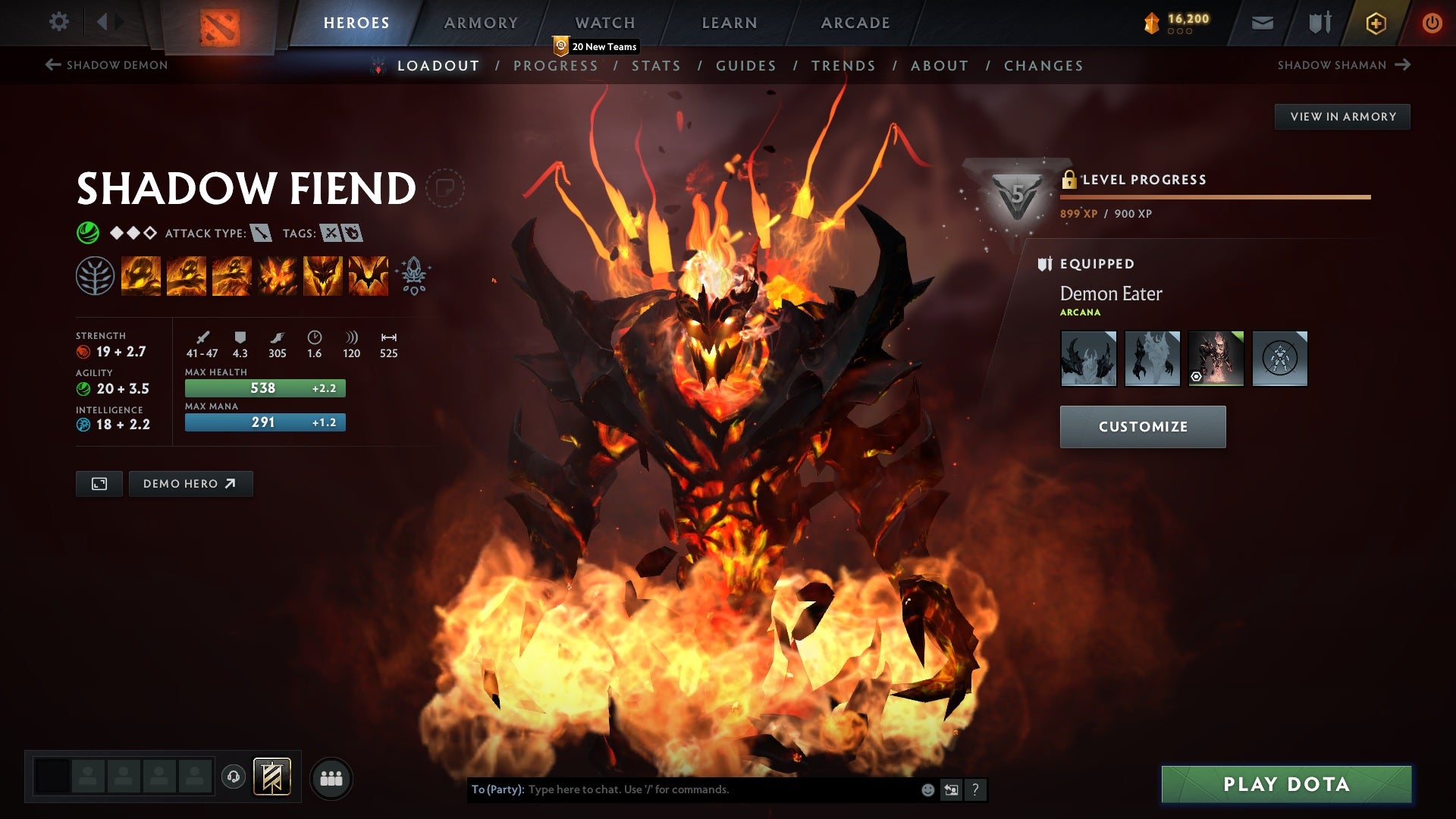Click the armory shield and sword icon
Screen dimensions: 1456x819
1319,23
